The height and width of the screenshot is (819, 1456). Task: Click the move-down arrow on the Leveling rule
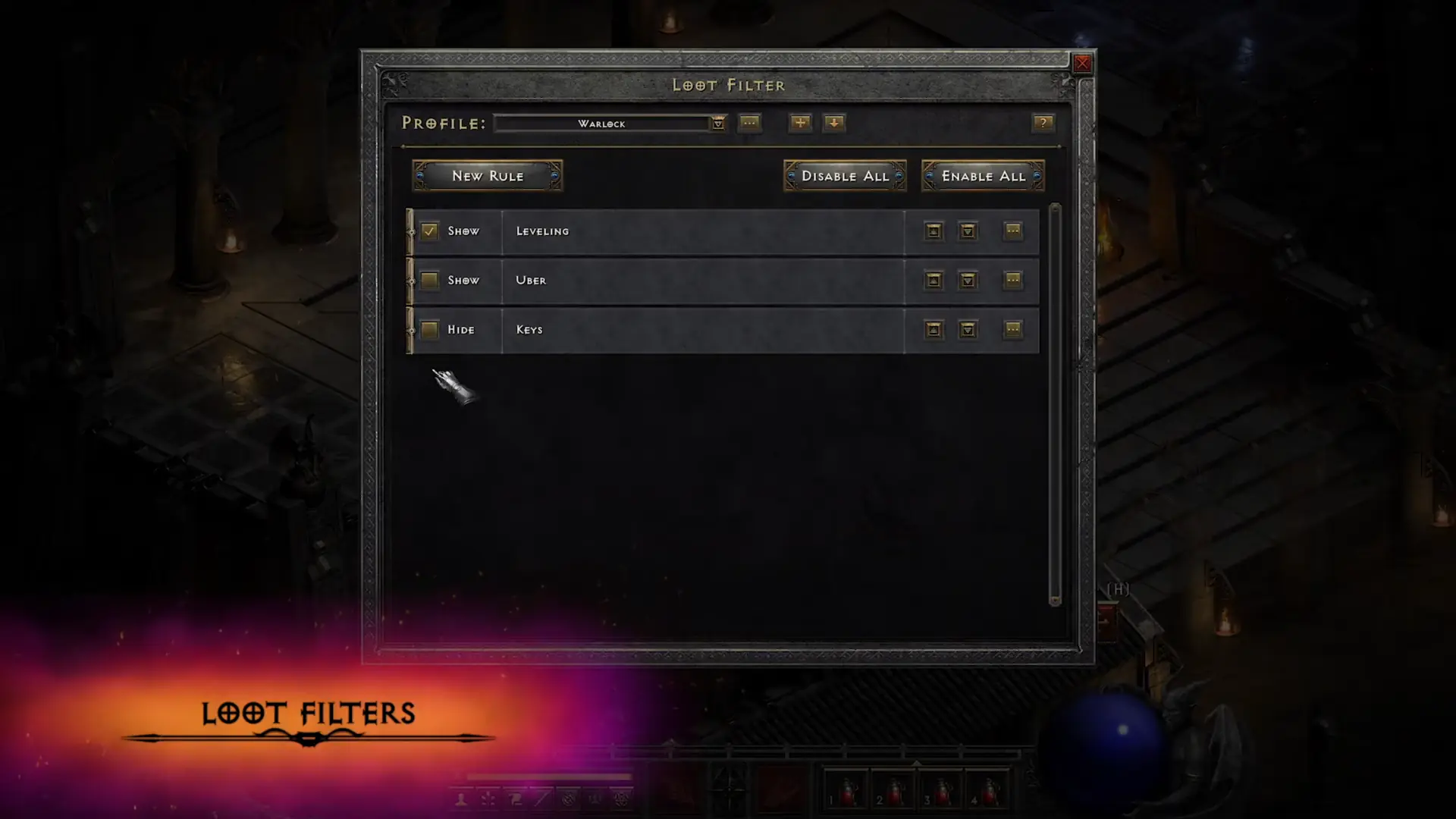[x=968, y=231]
